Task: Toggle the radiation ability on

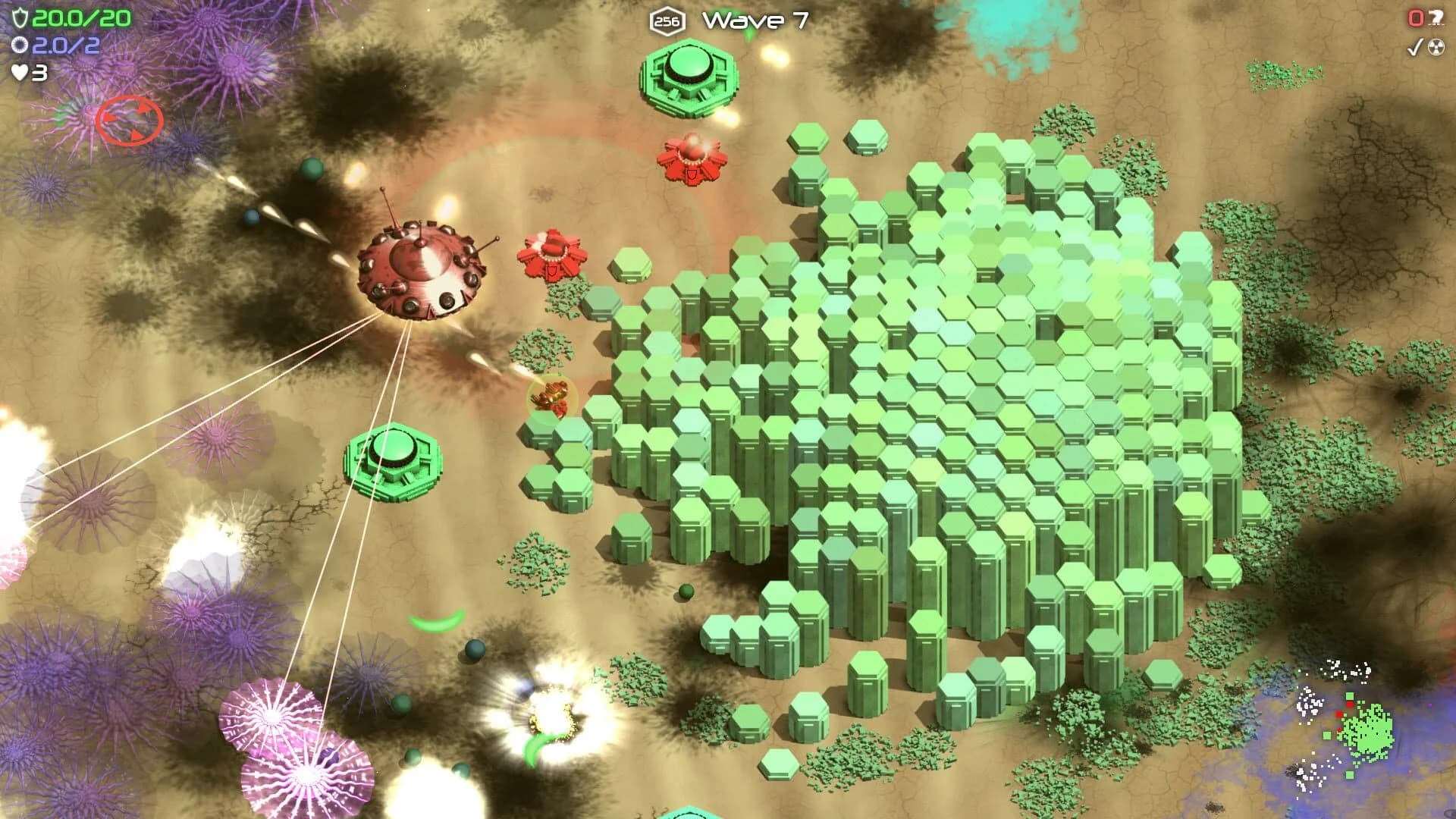Action: point(1436,47)
